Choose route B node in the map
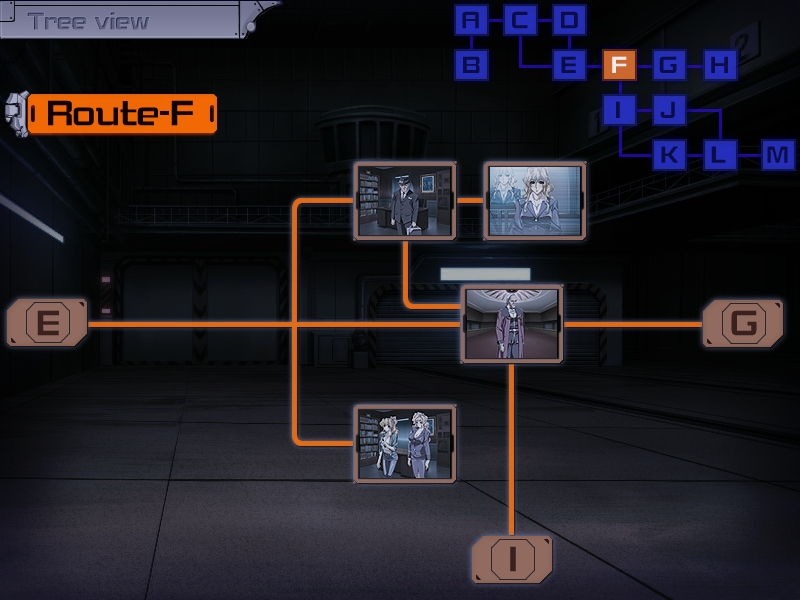 coord(472,66)
